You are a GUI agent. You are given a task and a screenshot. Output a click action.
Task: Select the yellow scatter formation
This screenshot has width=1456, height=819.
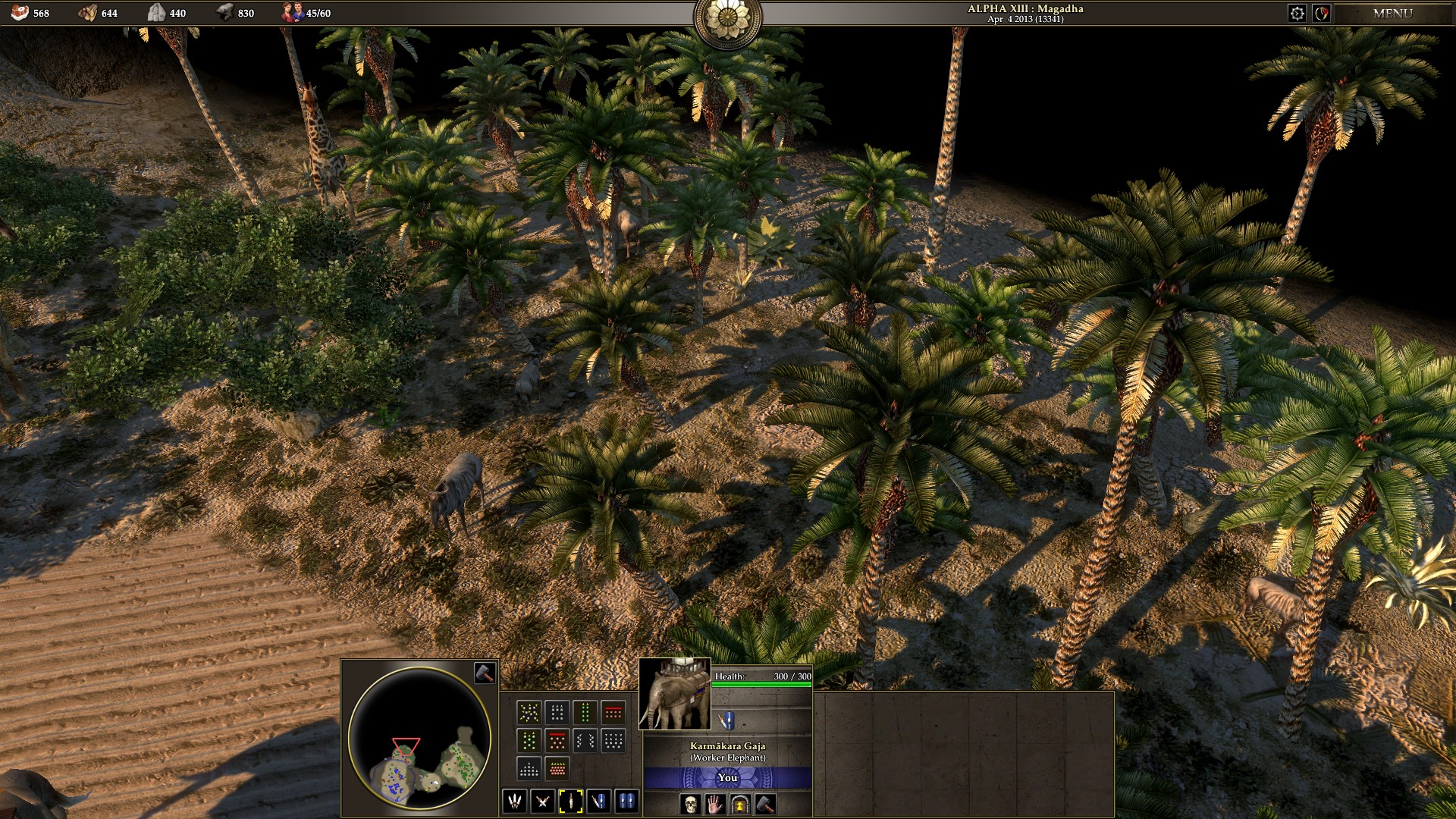coord(529,712)
